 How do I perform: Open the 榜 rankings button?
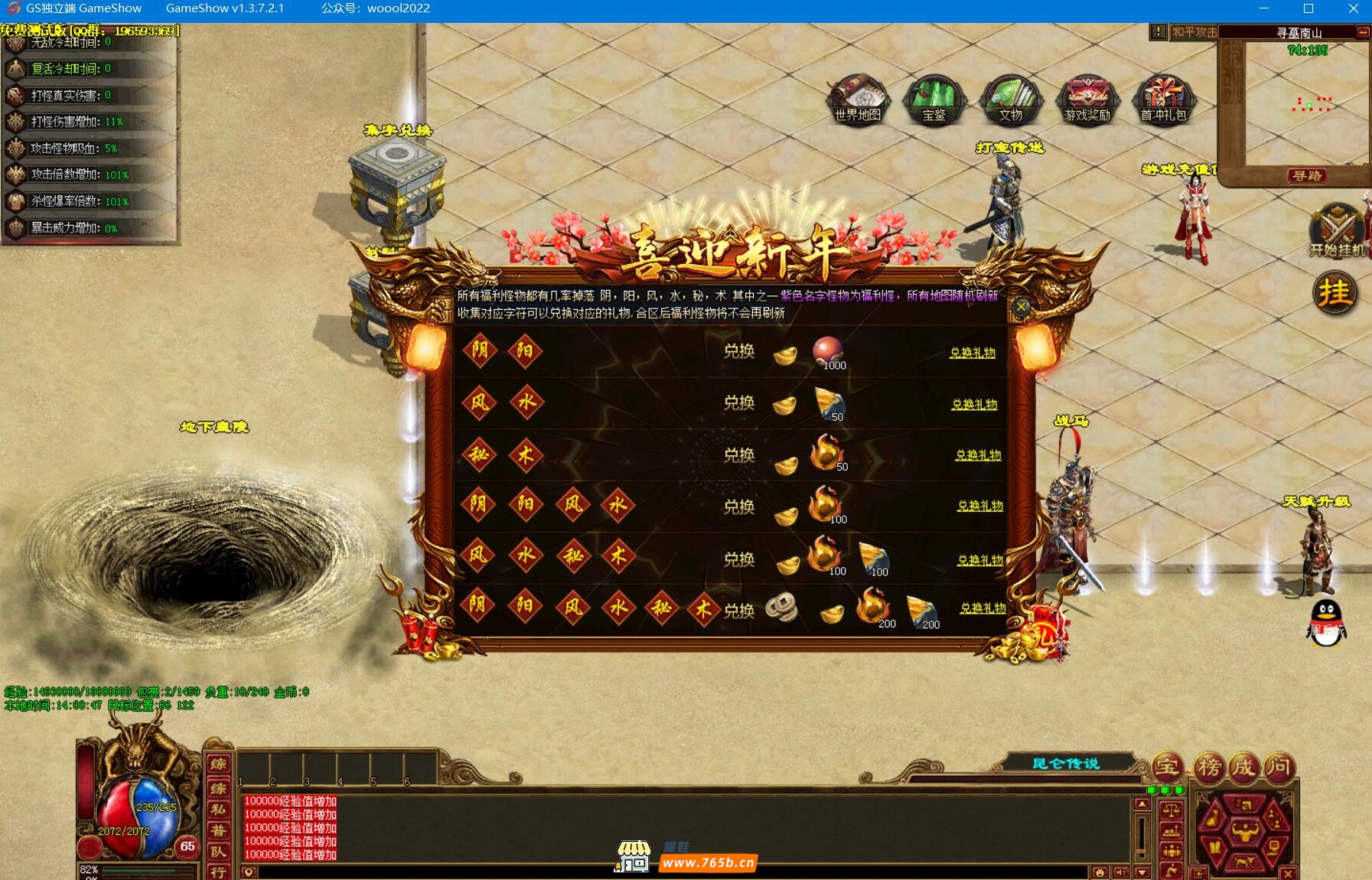pos(1209,766)
